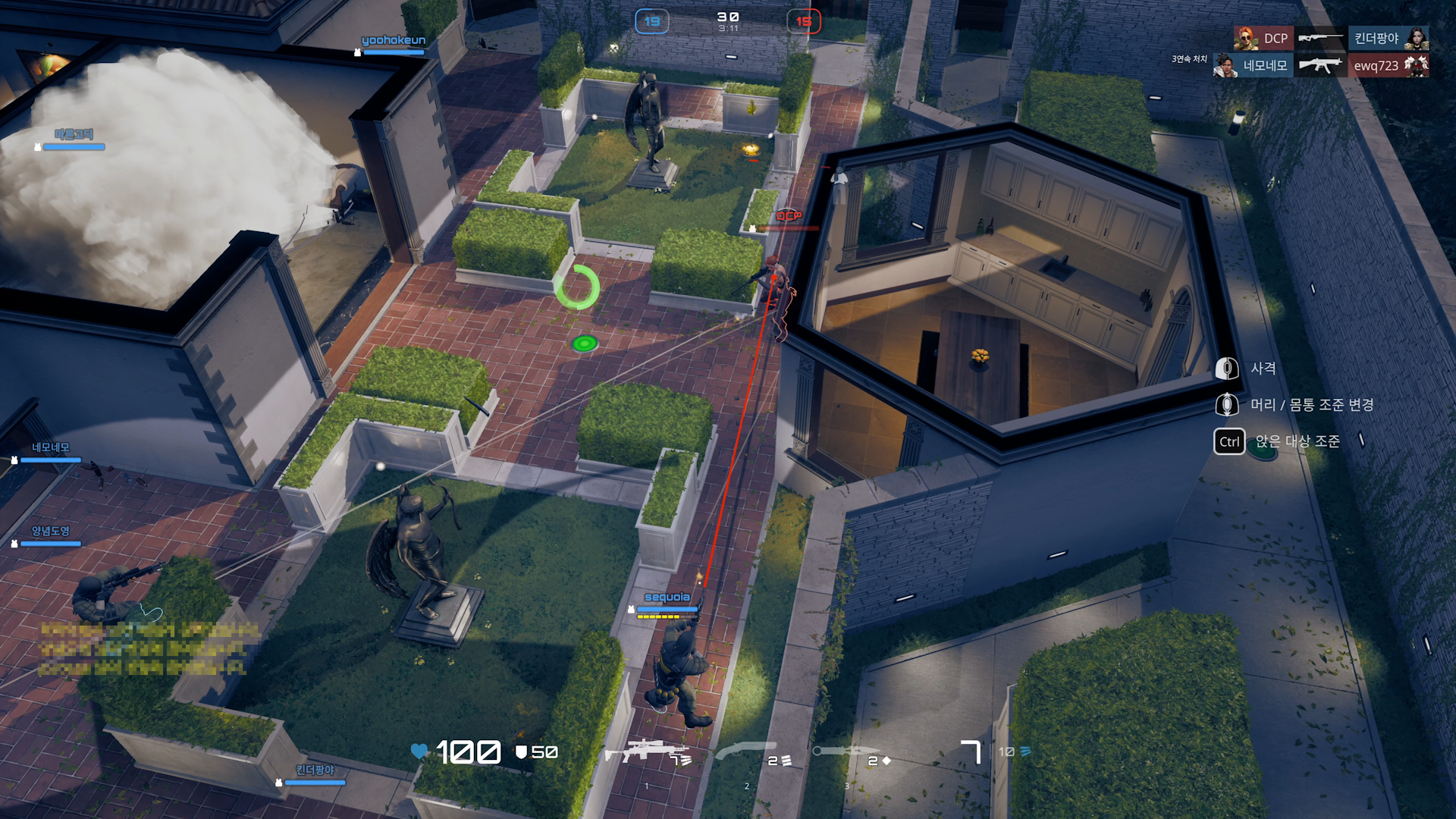This screenshot has height=819, width=1456.
Task: Click the red team score badge showing 15
Action: click(x=804, y=21)
